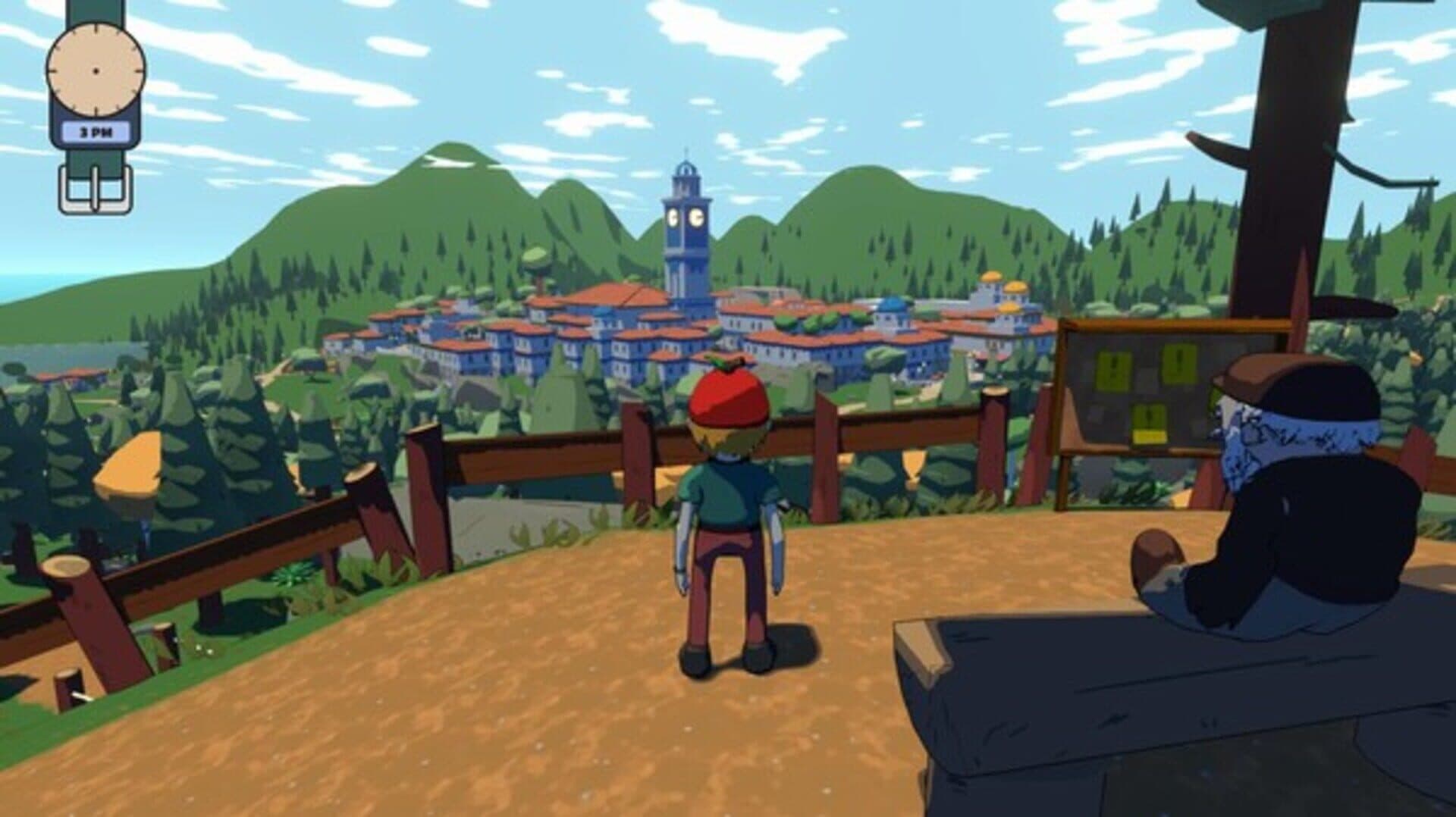Click the highlighted yellow note on the notice board
This screenshot has width=1456, height=817.
coord(1149,437)
